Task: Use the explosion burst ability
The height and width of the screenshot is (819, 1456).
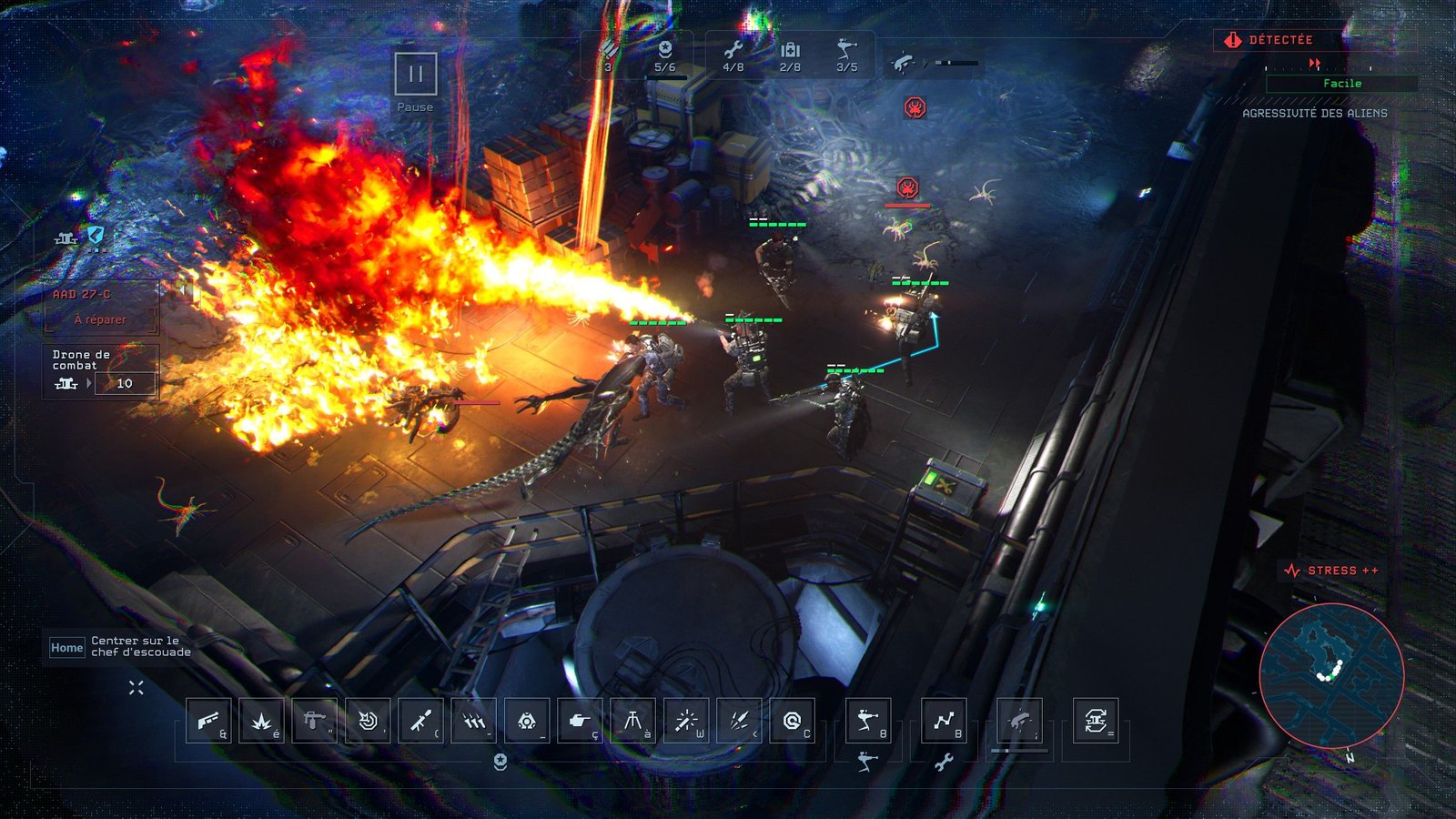Action: [x=261, y=721]
